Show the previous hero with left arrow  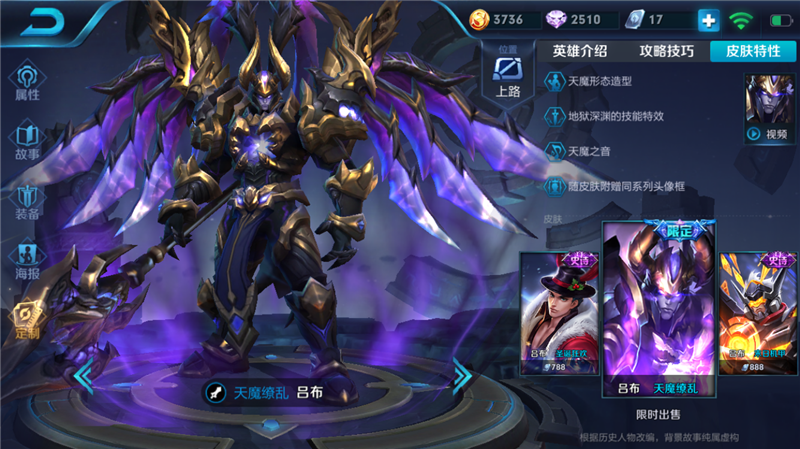(x=85, y=376)
